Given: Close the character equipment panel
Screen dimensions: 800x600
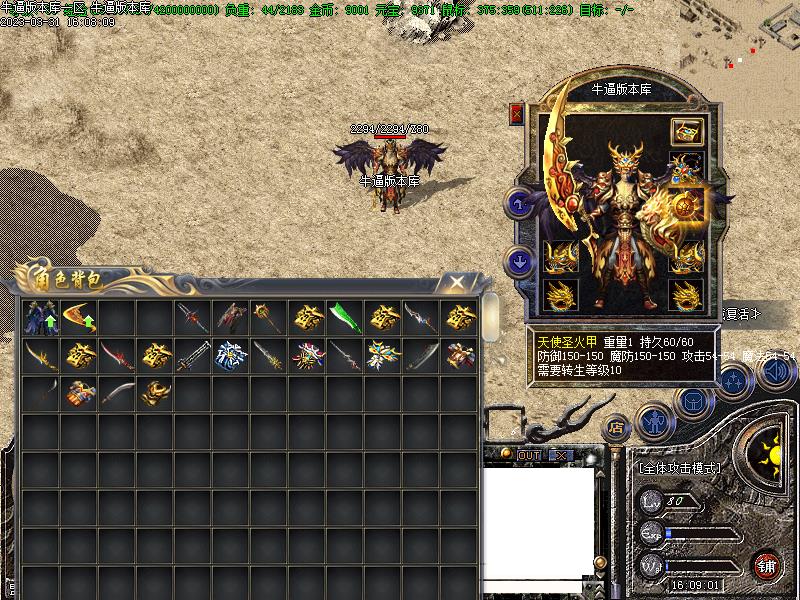Looking at the screenshot, I should pos(517,114).
